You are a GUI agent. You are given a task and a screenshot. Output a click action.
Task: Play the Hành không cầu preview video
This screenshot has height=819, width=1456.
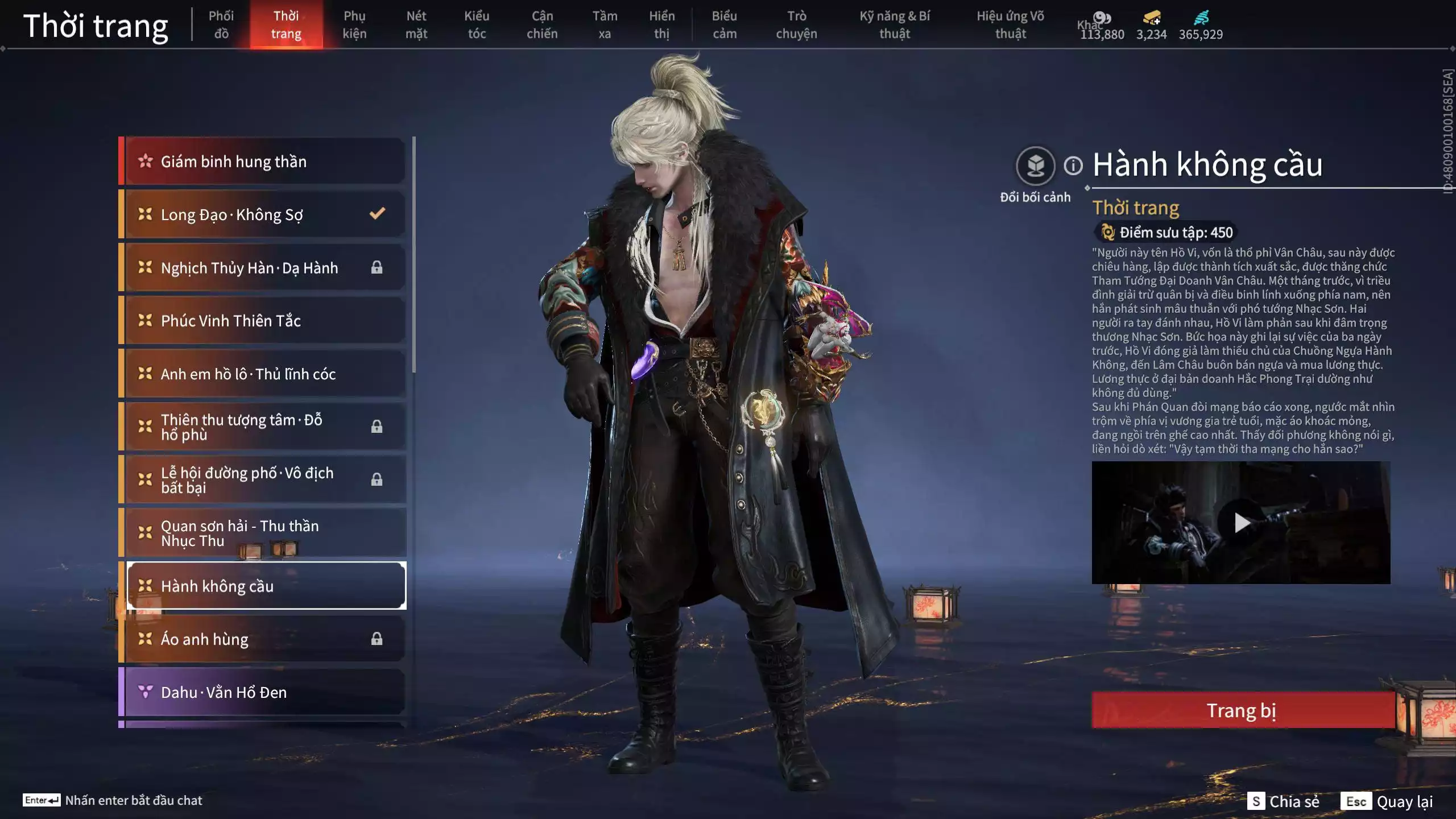[1241, 523]
